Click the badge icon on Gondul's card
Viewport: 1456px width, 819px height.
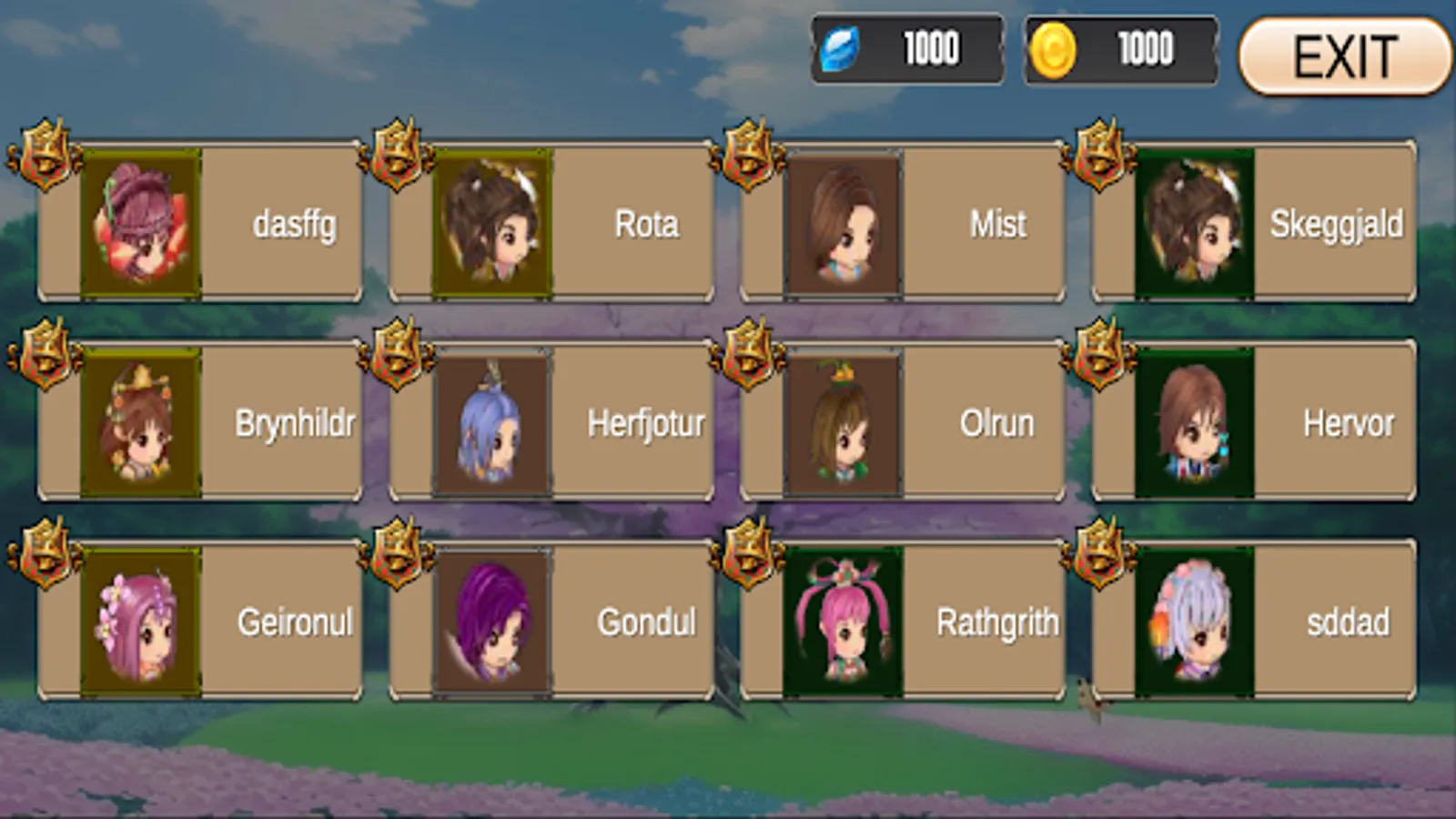pyautogui.click(x=398, y=551)
